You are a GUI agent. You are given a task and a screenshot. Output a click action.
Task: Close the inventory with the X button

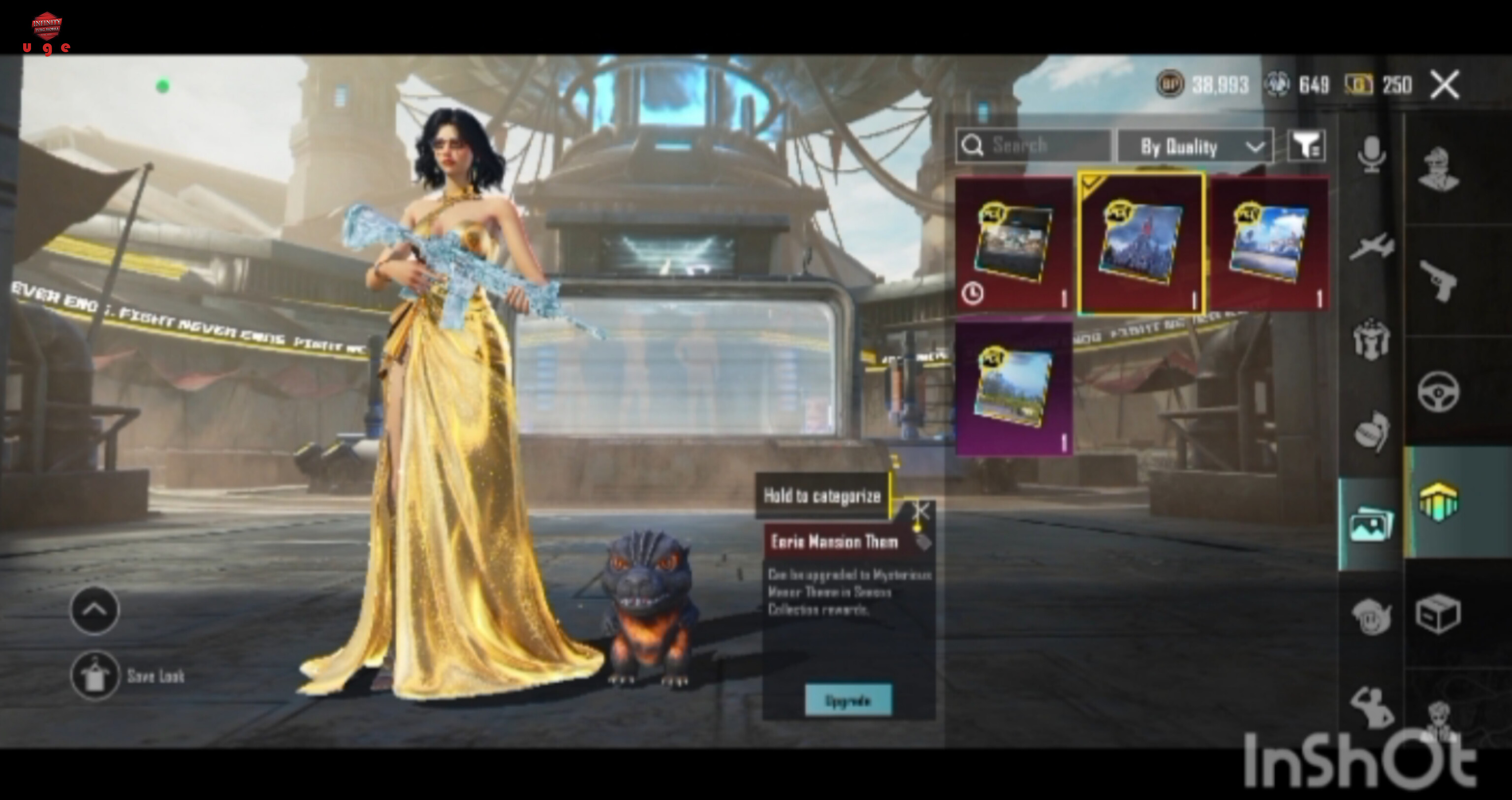(1445, 85)
